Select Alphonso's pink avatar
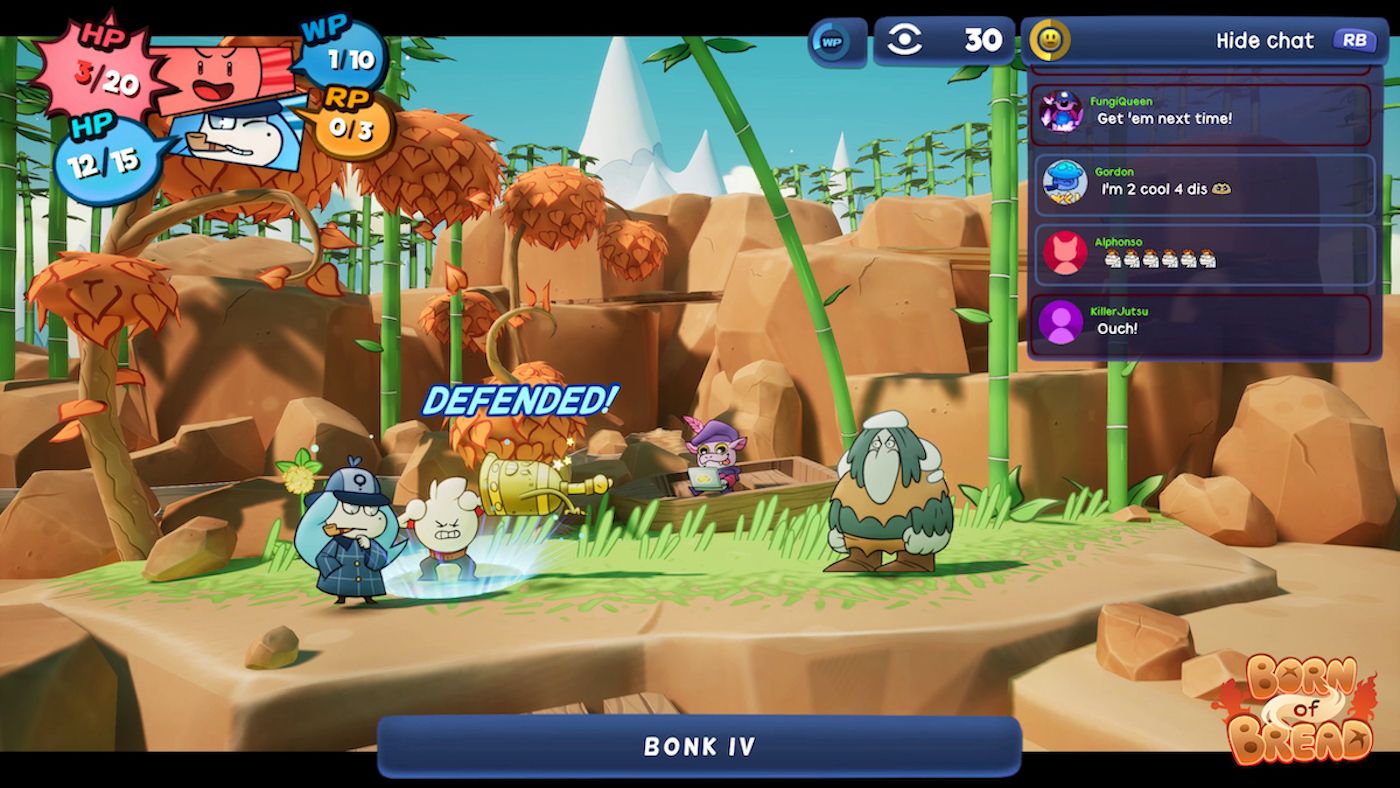The height and width of the screenshot is (788, 1400). (1064, 253)
